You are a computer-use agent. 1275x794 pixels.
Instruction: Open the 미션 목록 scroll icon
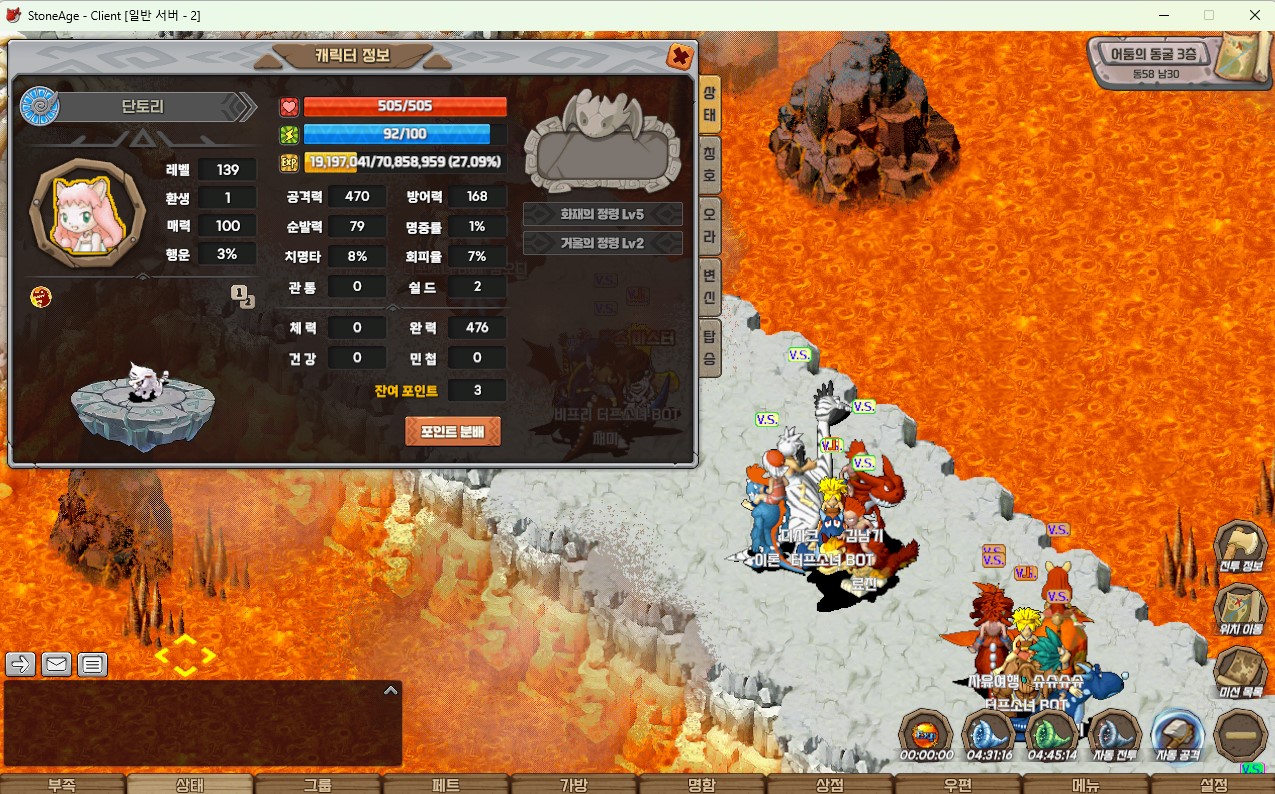[x=1240, y=672]
